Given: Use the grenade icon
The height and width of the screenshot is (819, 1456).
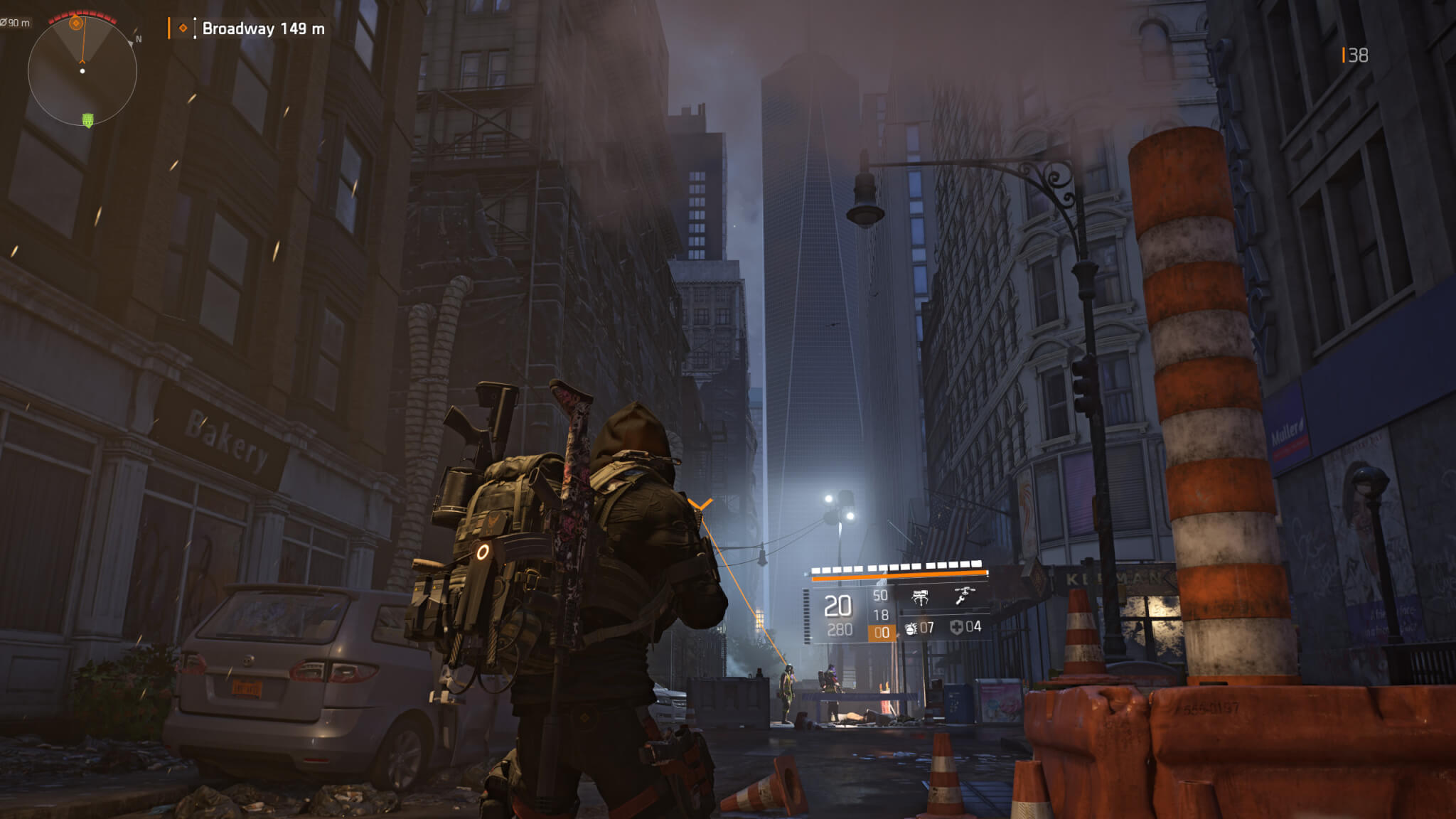Looking at the screenshot, I should 911,628.
